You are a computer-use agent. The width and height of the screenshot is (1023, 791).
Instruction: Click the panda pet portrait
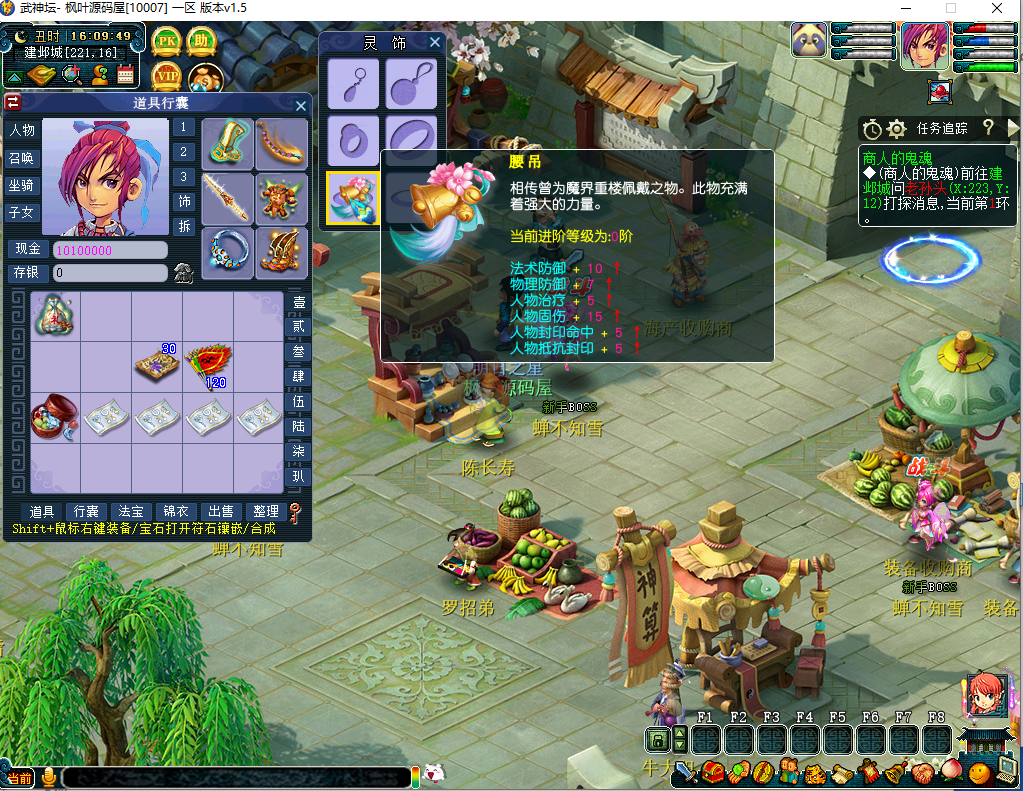pos(808,41)
